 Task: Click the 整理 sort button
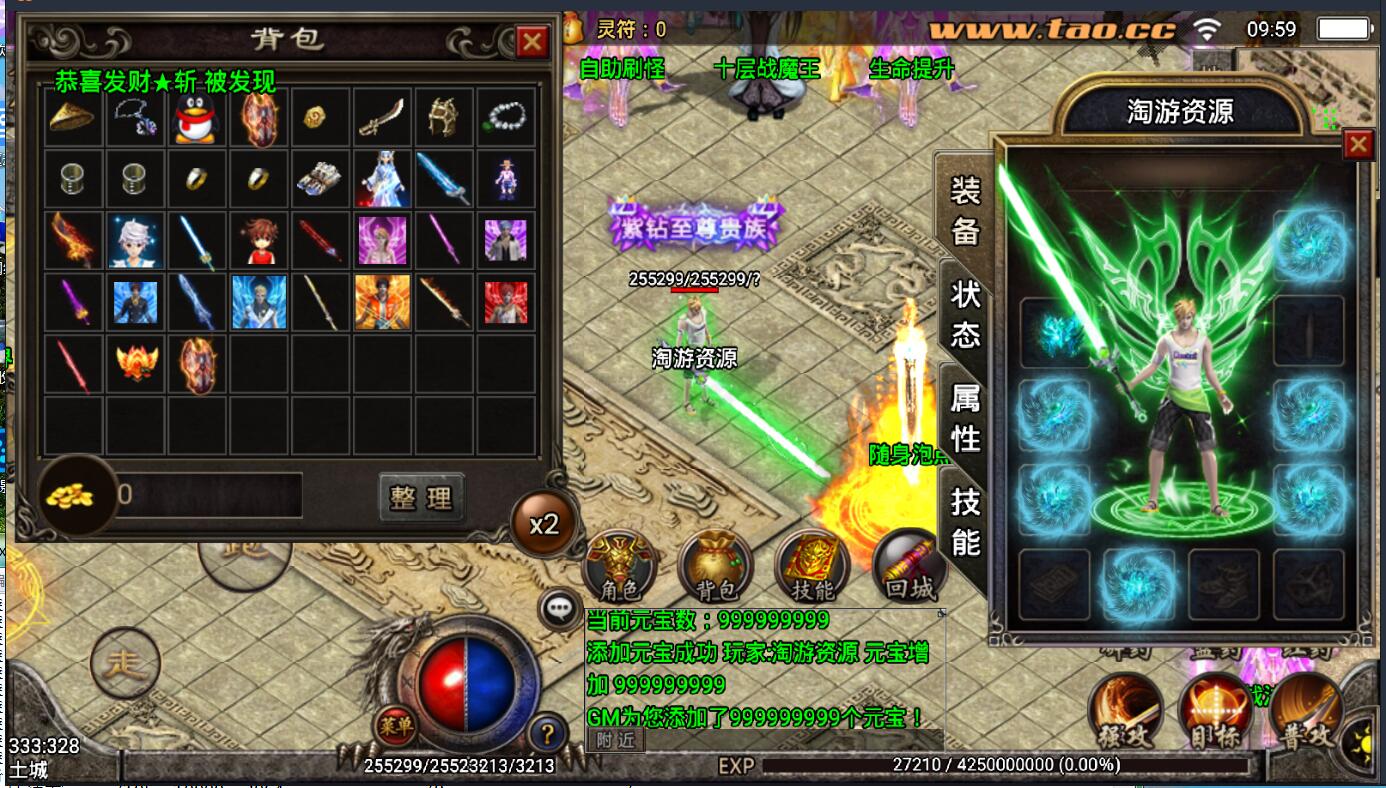point(421,497)
